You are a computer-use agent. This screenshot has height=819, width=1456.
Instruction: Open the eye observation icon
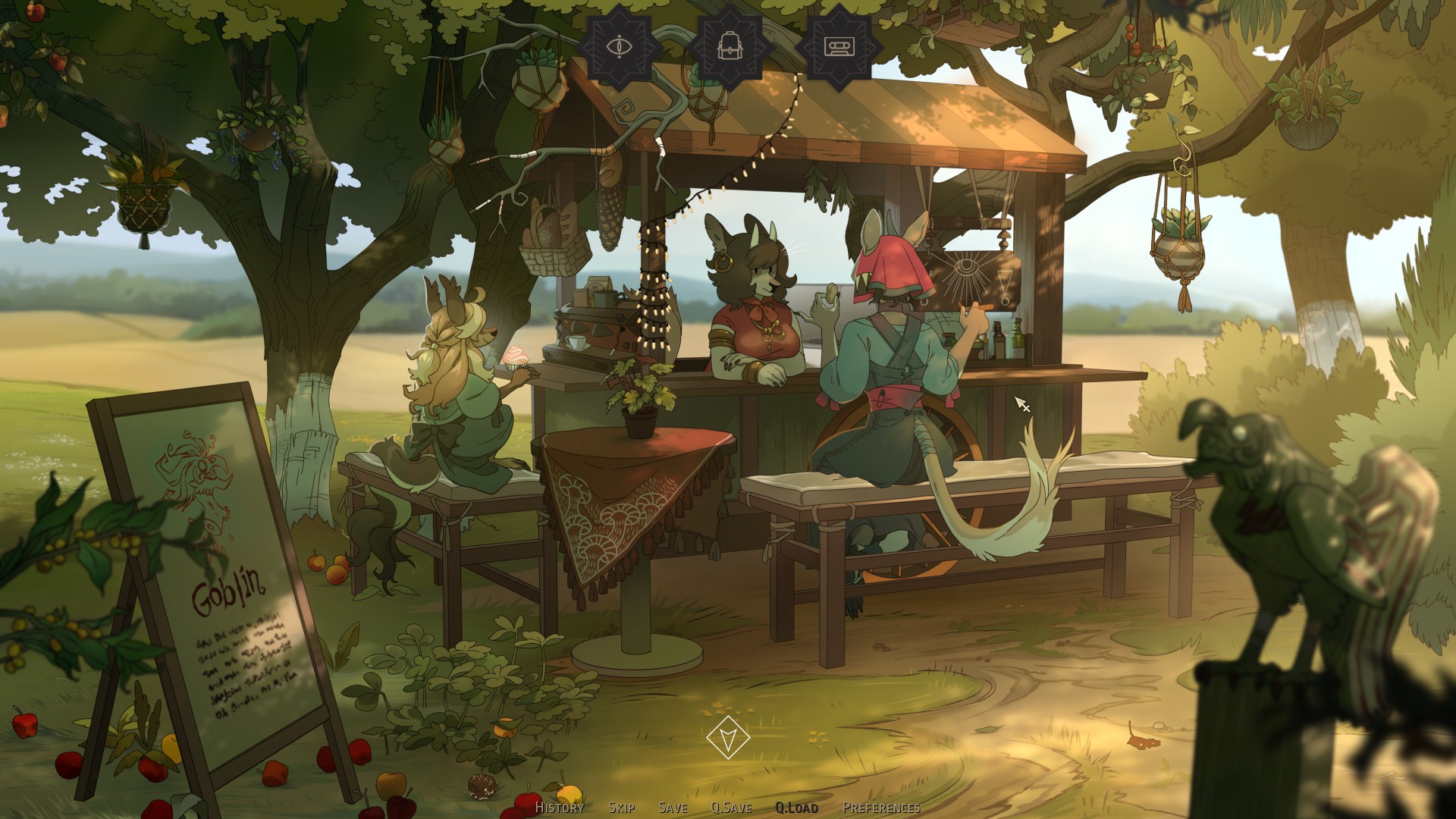[620, 46]
